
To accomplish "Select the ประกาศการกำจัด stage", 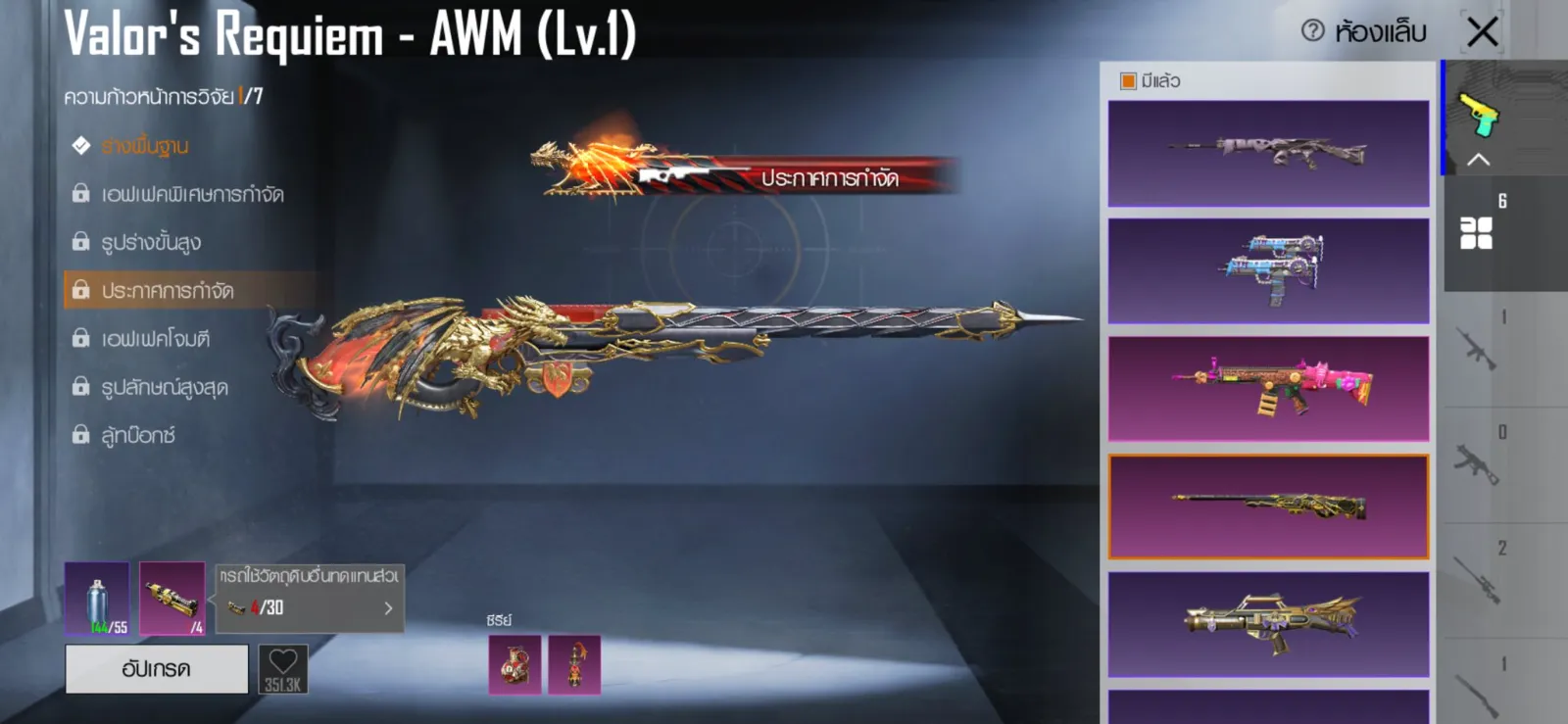I will (x=168, y=290).
